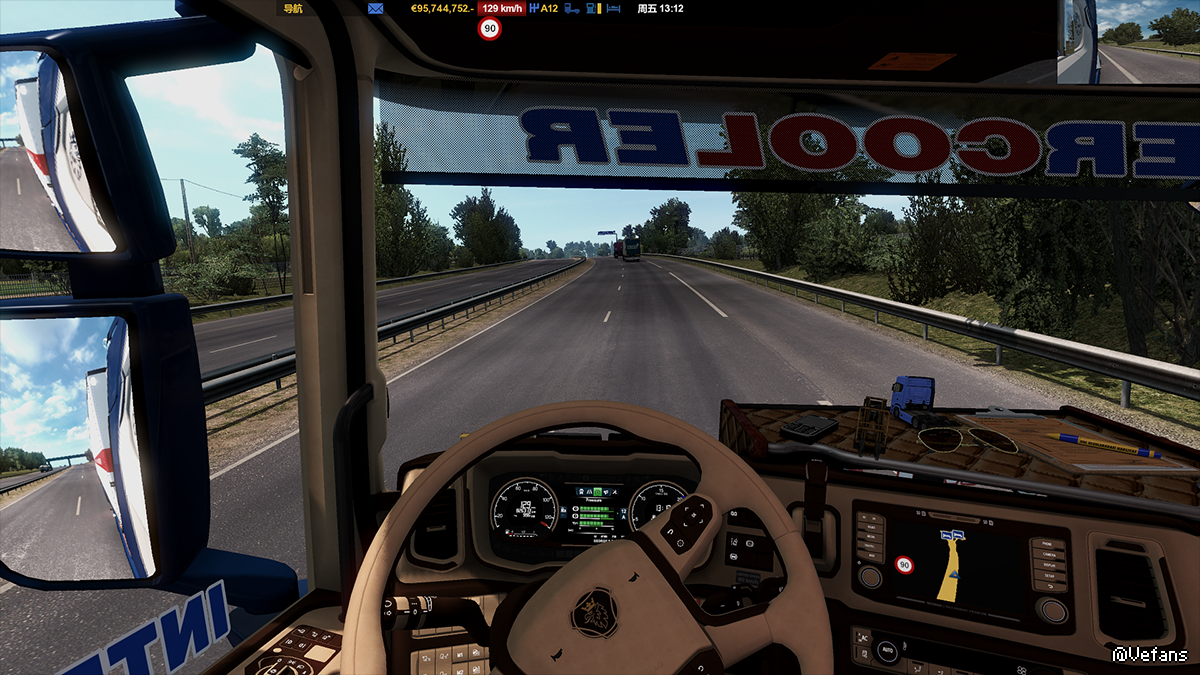Screen dimensions: 1200x675
Task: Open the 导航 navigation panel
Action: [x=293, y=8]
